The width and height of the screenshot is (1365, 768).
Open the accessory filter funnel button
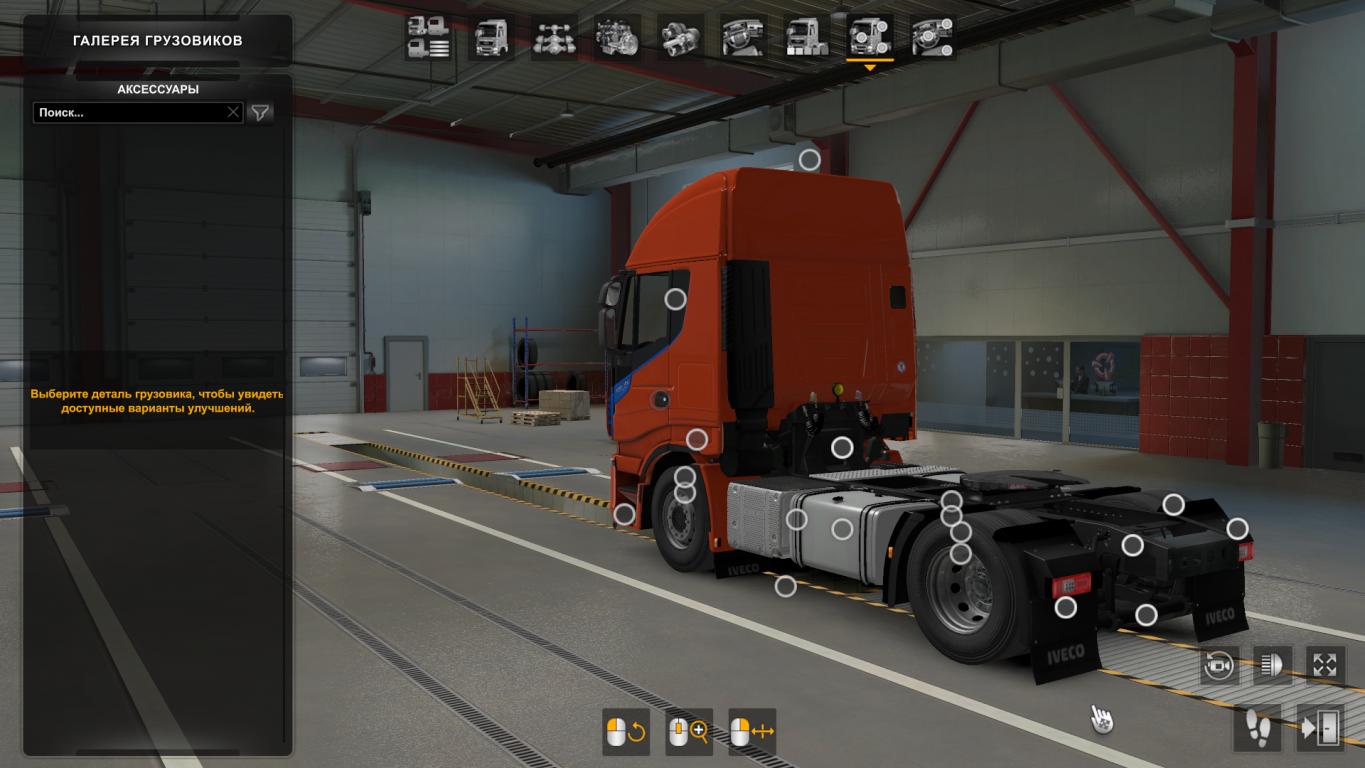(x=260, y=113)
